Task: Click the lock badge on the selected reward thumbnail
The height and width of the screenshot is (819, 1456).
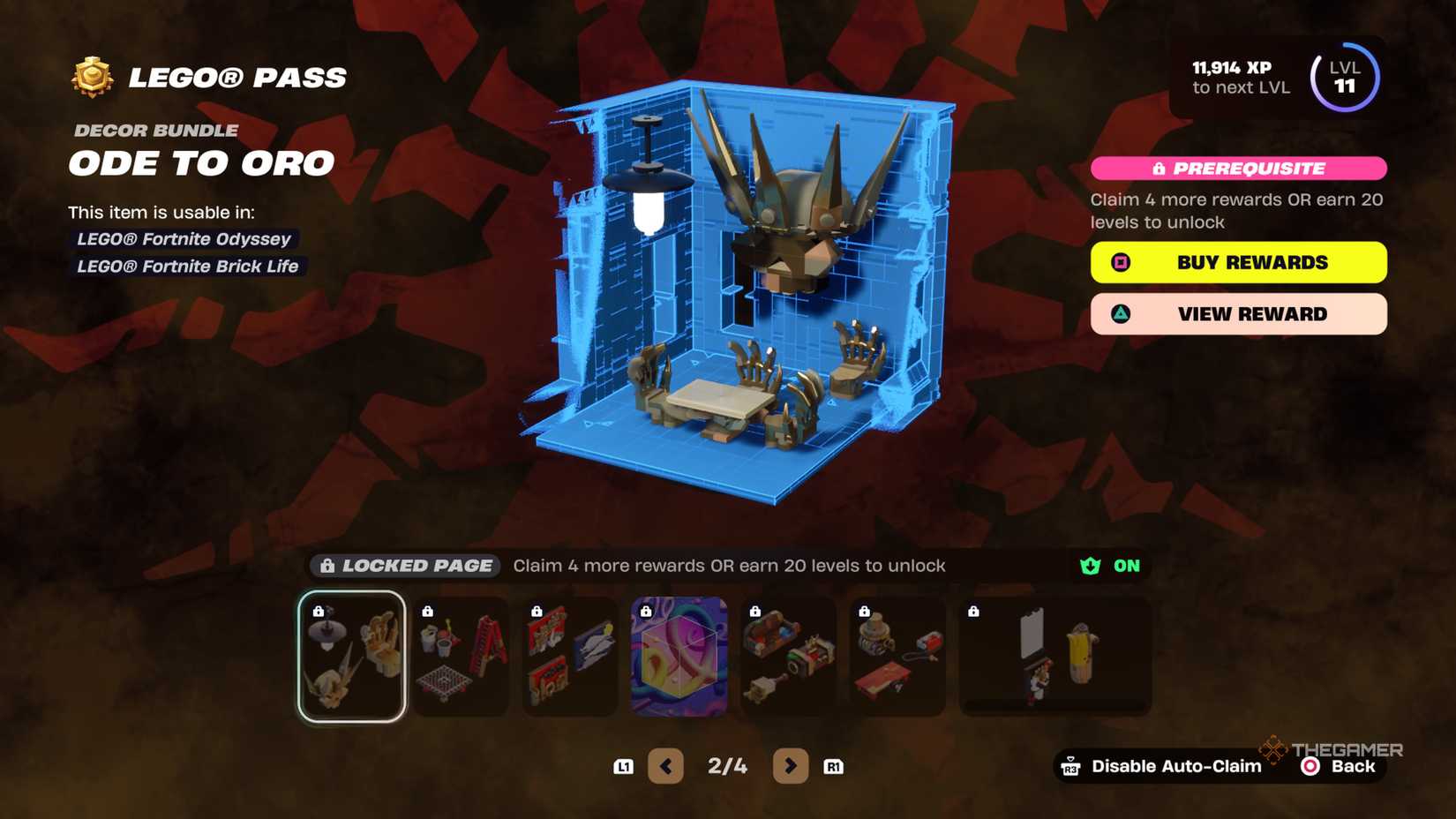Action: click(318, 611)
